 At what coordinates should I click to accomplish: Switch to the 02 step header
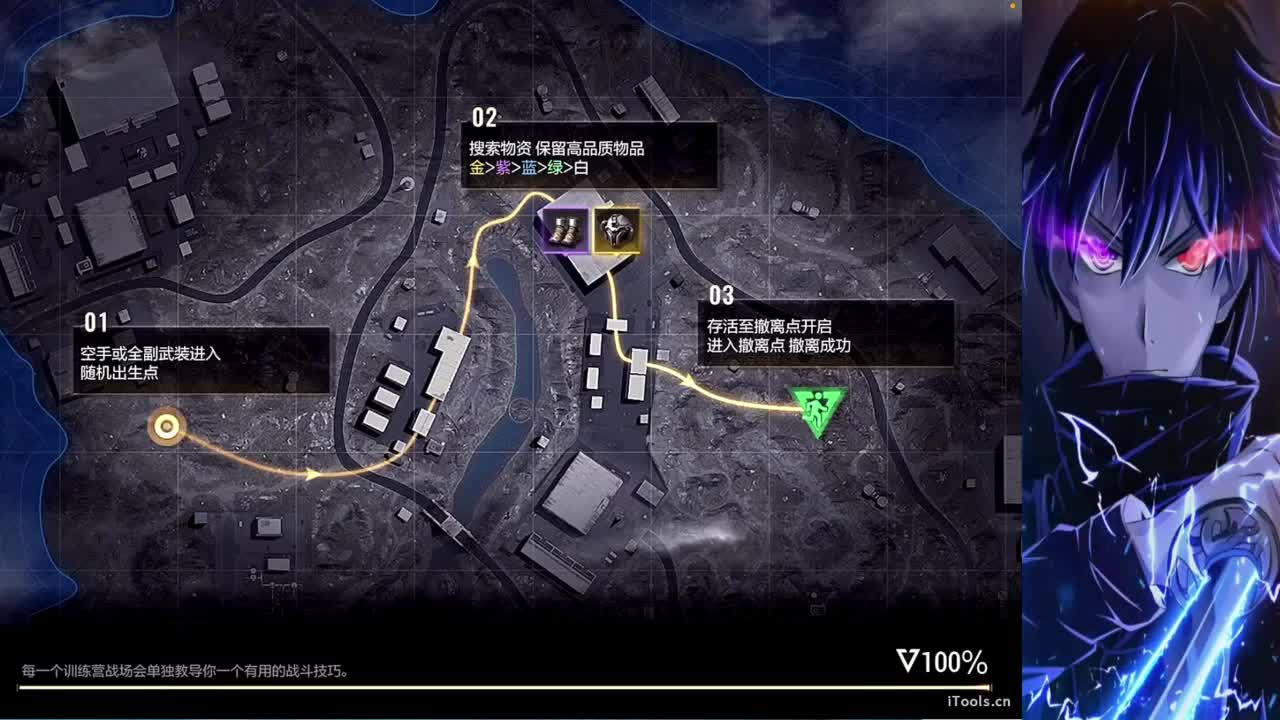coord(486,117)
